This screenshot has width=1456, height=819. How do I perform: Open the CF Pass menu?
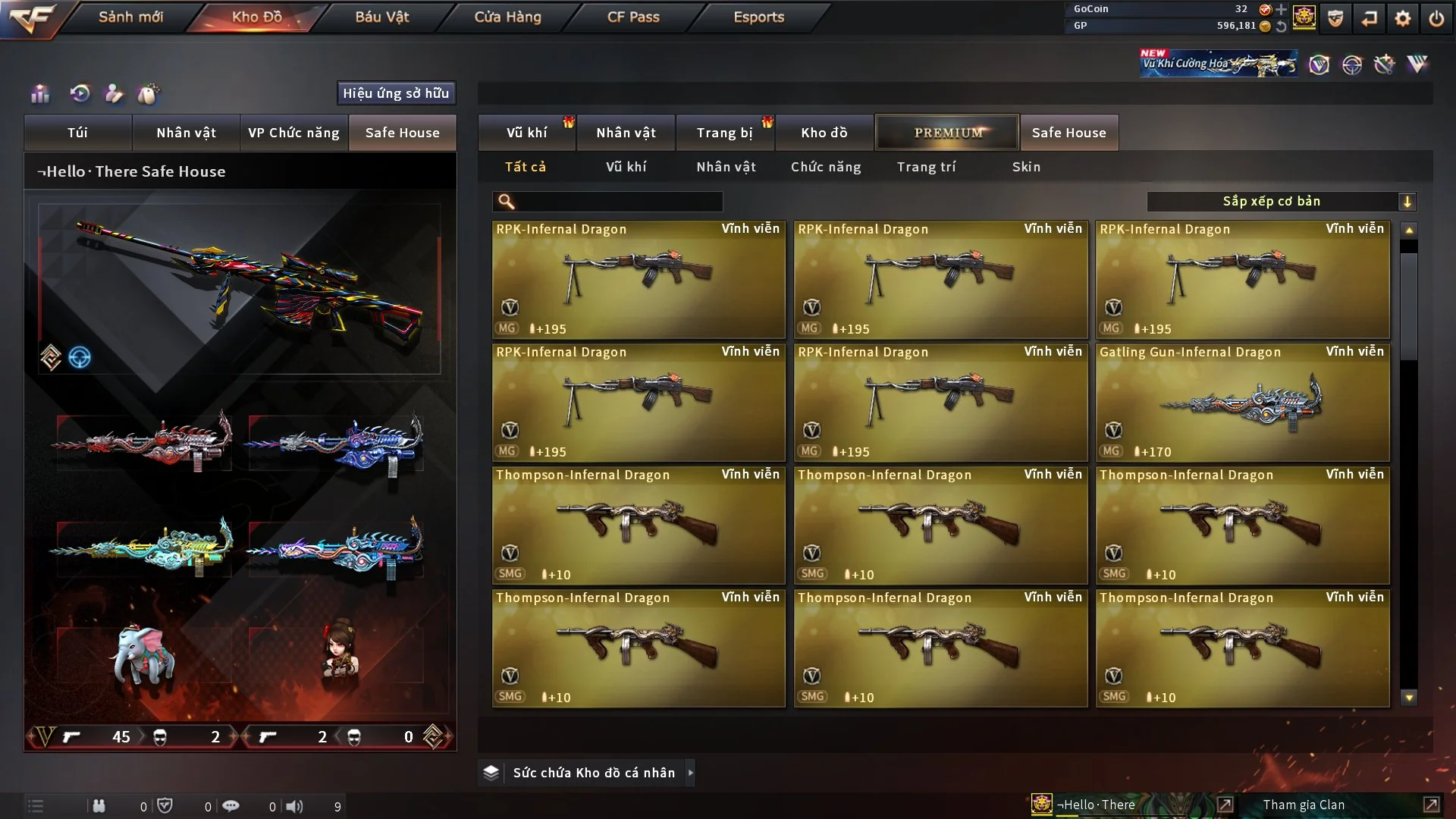coord(633,17)
